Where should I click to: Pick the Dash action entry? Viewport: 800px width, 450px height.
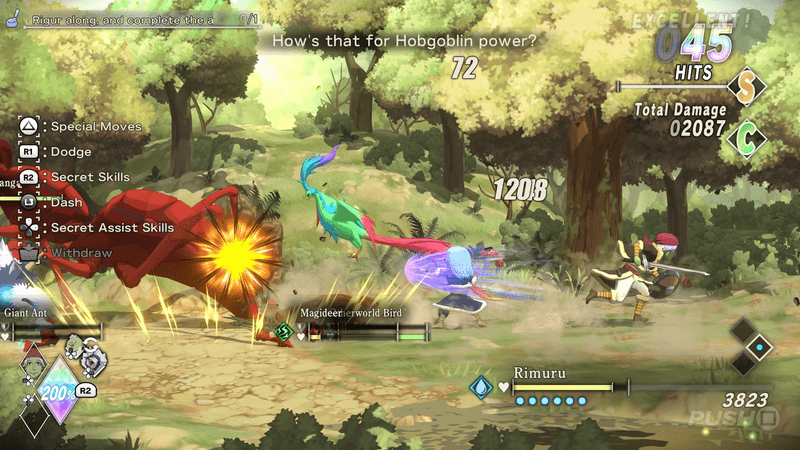point(67,202)
